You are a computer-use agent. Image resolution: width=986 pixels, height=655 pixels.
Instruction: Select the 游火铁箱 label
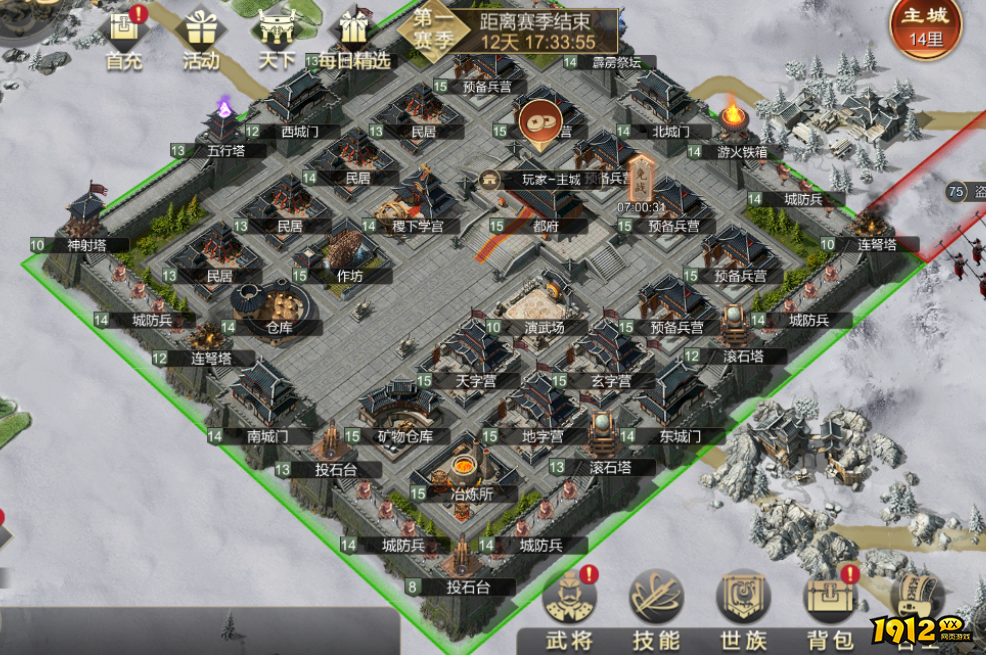click(x=742, y=152)
